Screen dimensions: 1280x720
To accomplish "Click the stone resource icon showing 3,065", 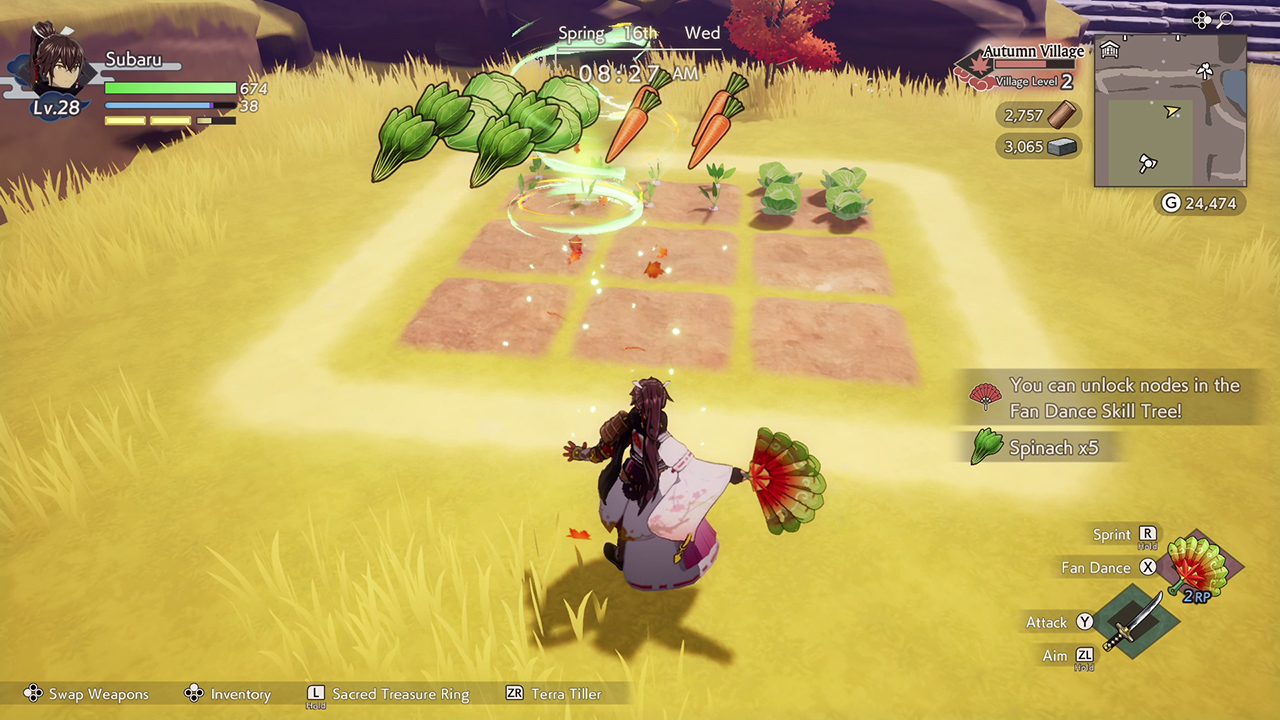I will tap(1065, 146).
